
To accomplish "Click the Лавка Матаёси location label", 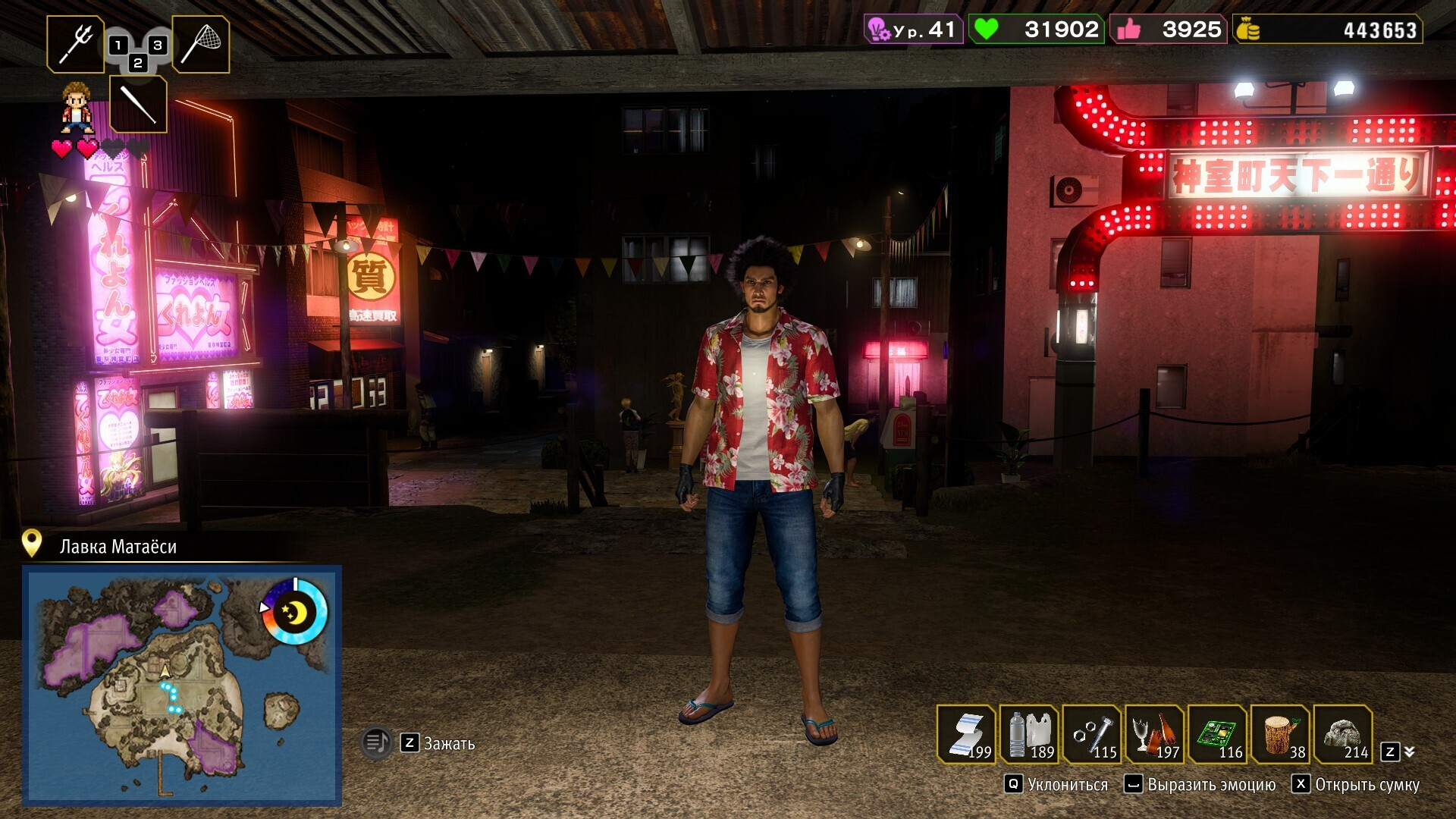I will (x=118, y=547).
